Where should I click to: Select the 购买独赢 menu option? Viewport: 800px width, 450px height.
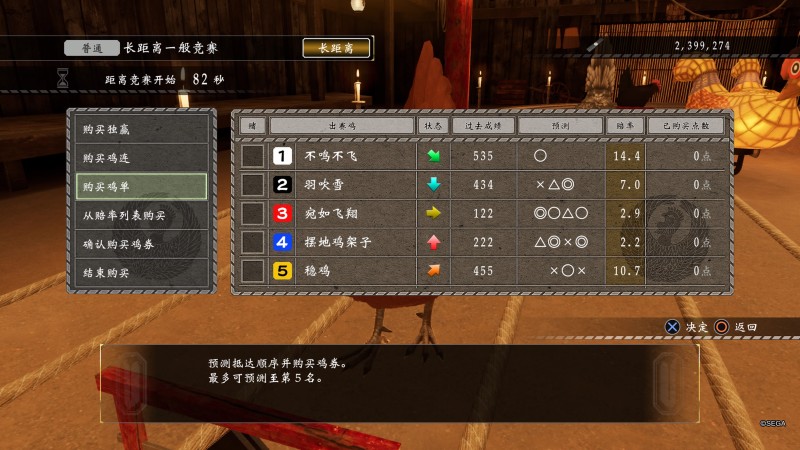pyautogui.click(x=141, y=129)
